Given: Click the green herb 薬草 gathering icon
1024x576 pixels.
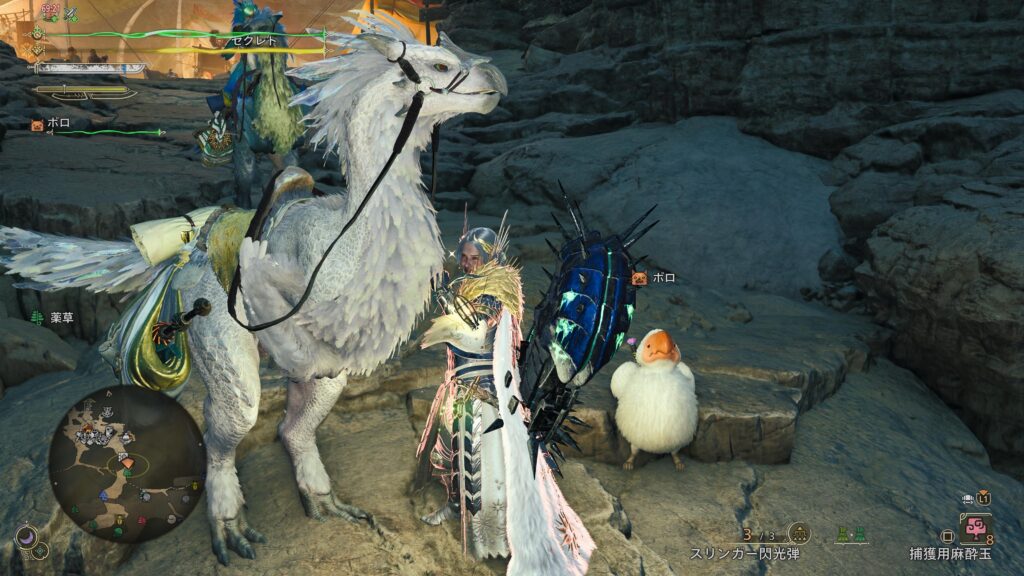Looking at the screenshot, I should pos(37,317).
